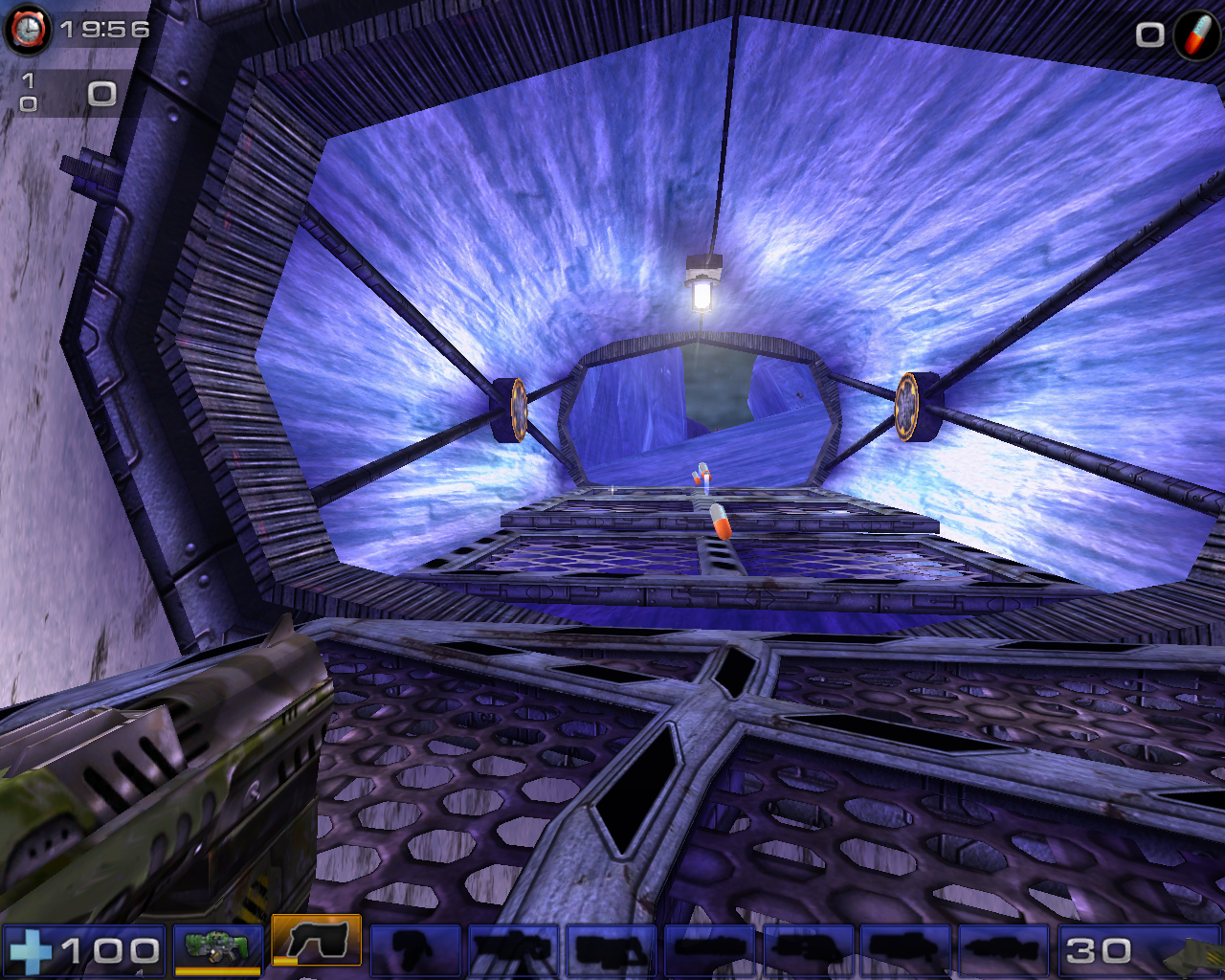
Task: Click the red clock icon top left
Action: tap(28, 30)
